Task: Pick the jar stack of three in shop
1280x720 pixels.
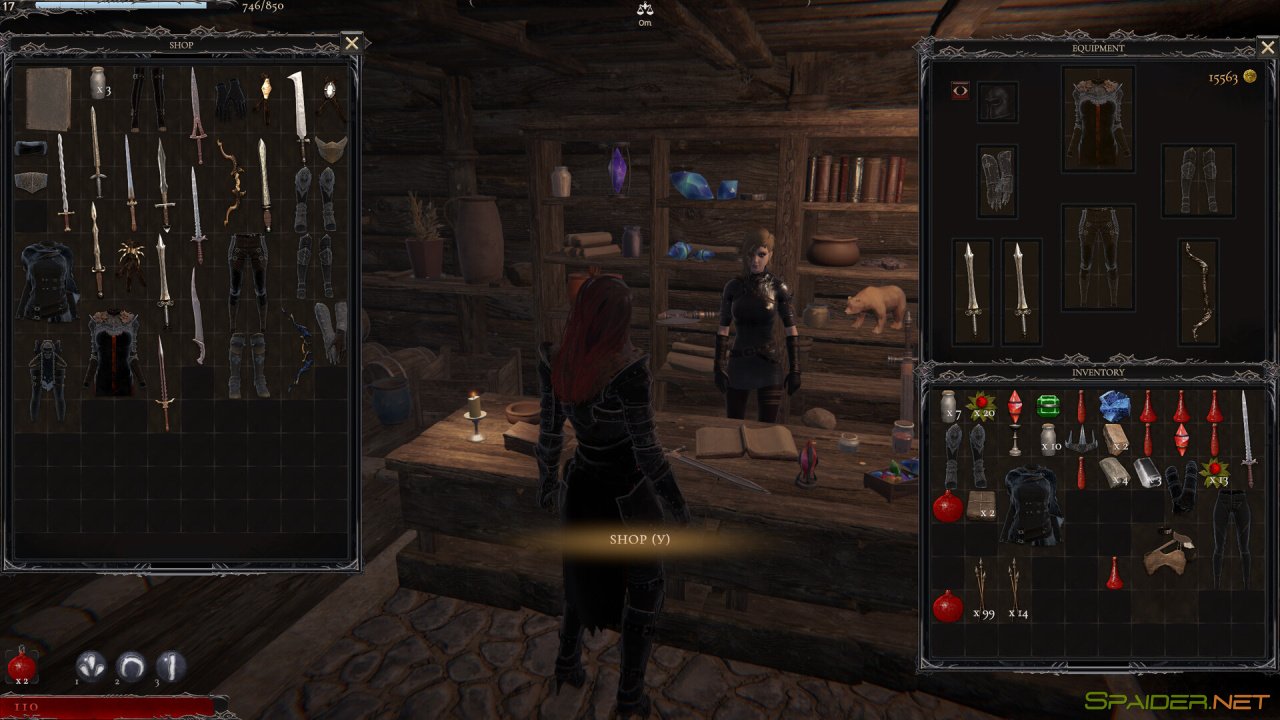Action: pyautogui.click(x=98, y=82)
